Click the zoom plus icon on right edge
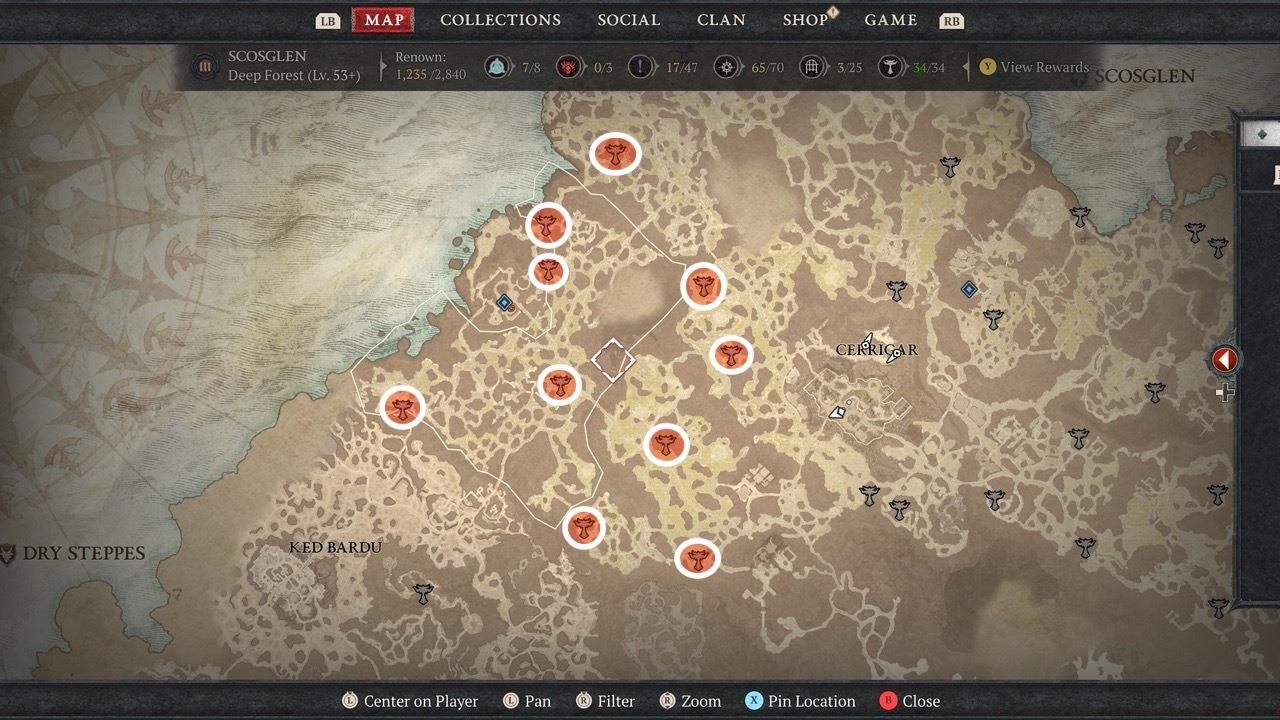 (1223, 393)
